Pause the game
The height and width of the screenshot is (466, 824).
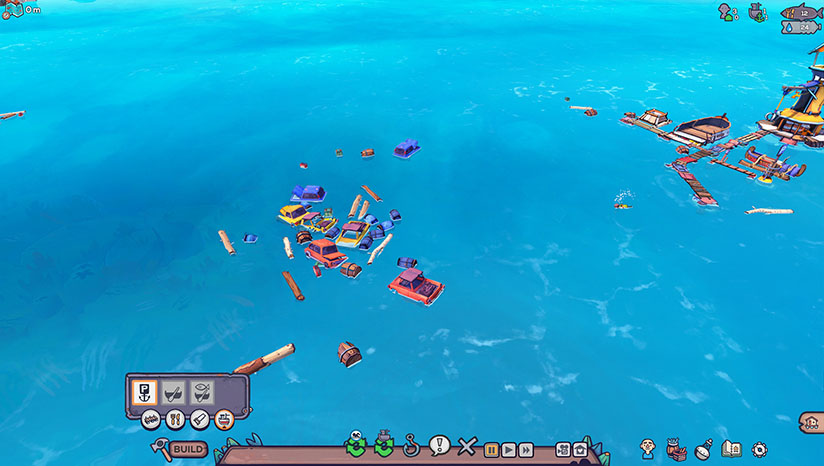[x=491, y=449]
